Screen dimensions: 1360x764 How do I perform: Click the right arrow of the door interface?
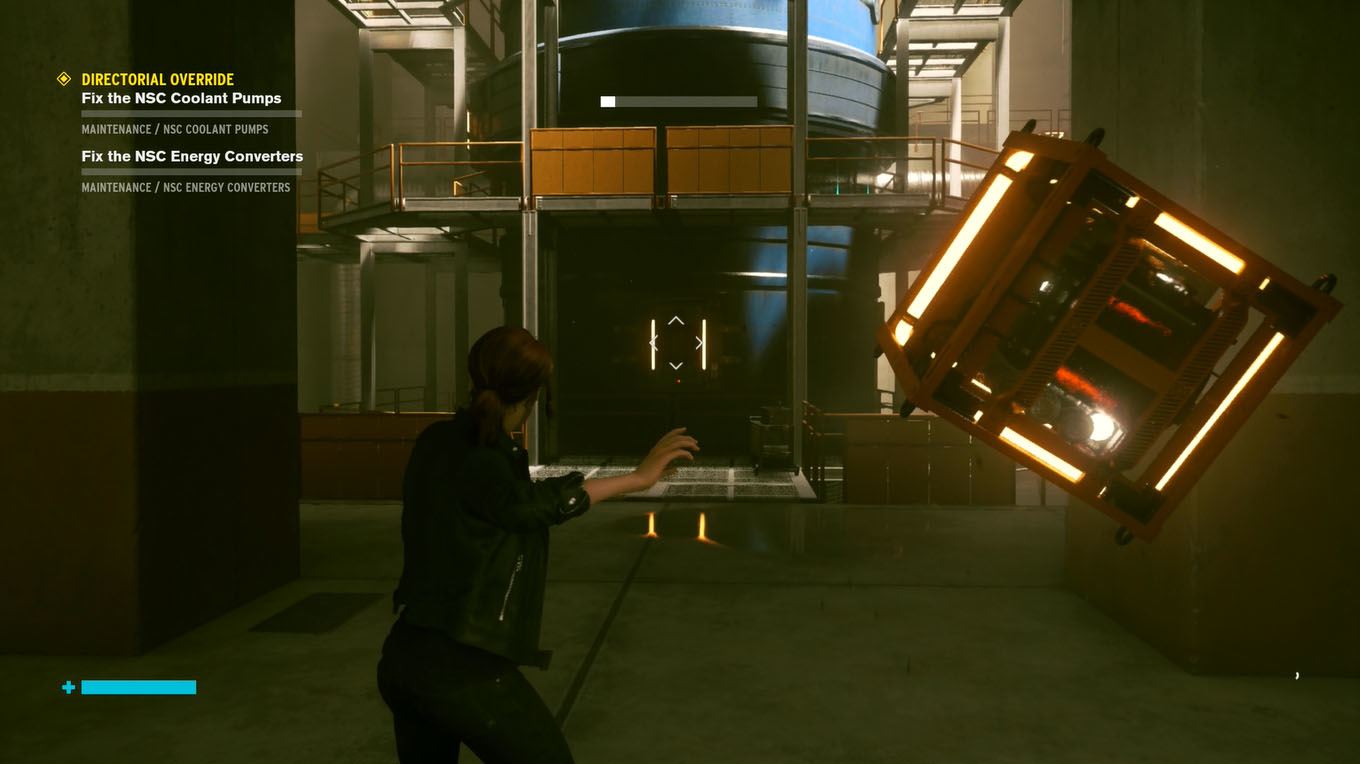point(698,342)
